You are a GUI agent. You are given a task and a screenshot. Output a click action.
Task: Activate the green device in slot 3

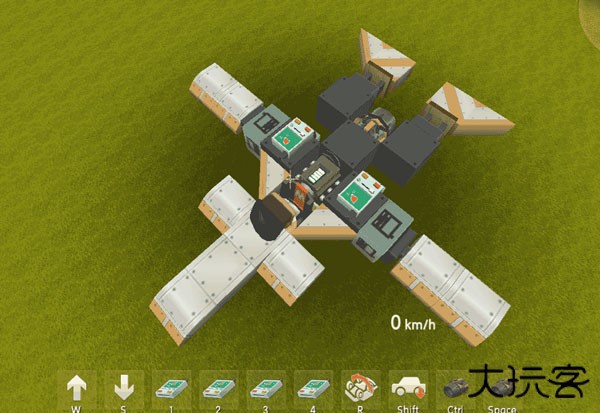tap(266, 387)
